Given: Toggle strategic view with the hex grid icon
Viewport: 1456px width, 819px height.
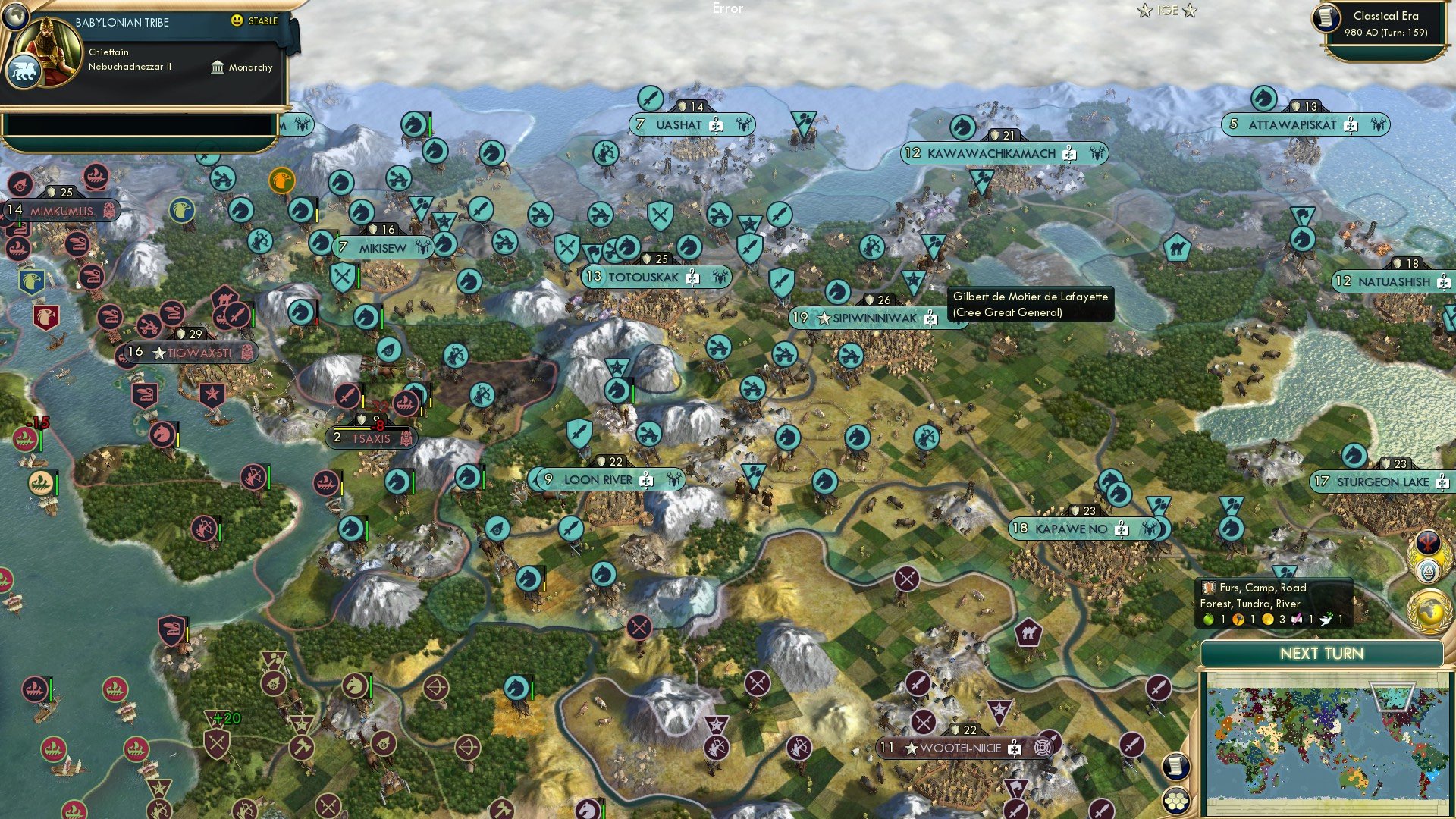Looking at the screenshot, I should coord(1176,800).
